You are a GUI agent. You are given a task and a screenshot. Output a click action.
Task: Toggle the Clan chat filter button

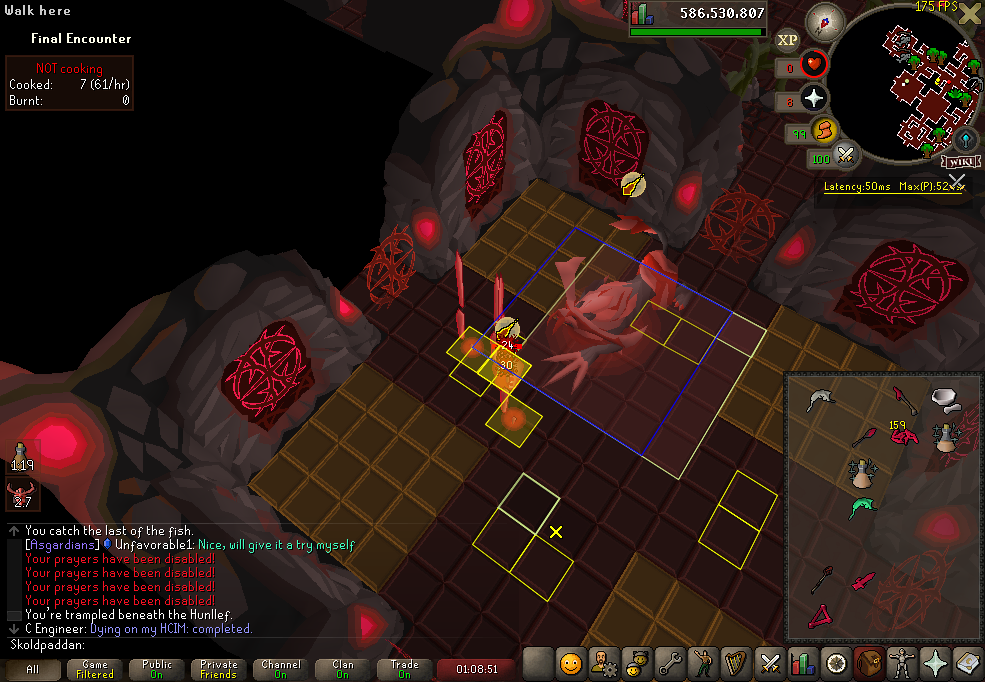(x=343, y=669)
